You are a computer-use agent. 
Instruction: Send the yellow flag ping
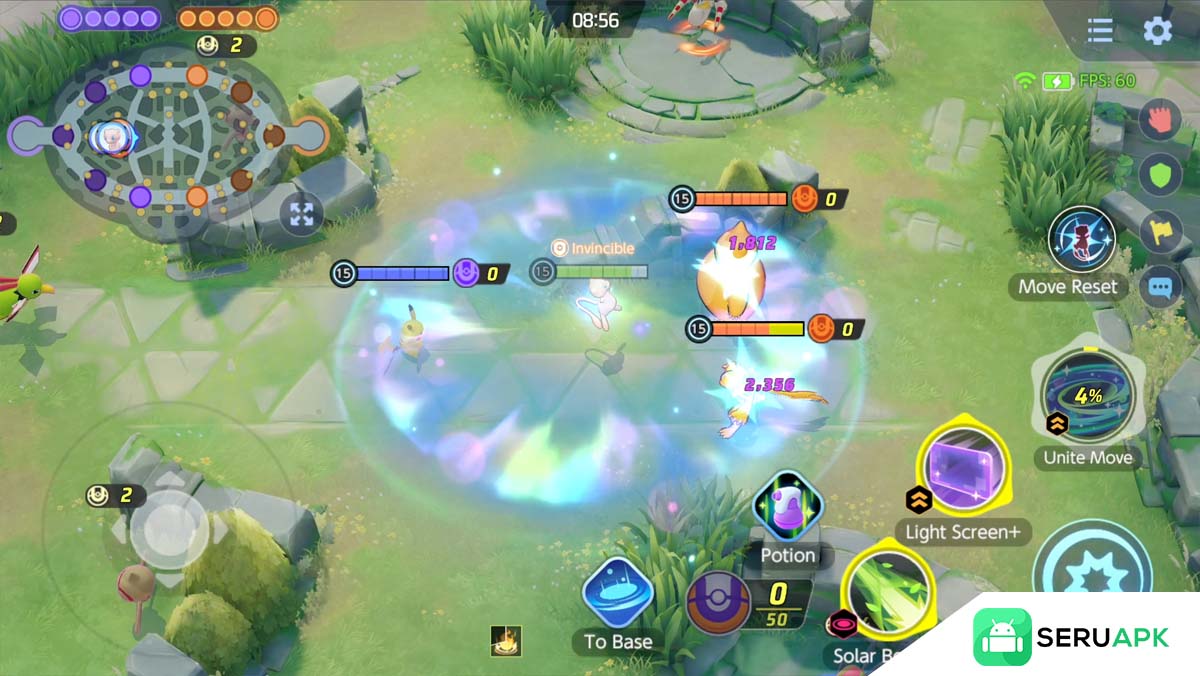pyautogui.click(x=1160, y=231)
